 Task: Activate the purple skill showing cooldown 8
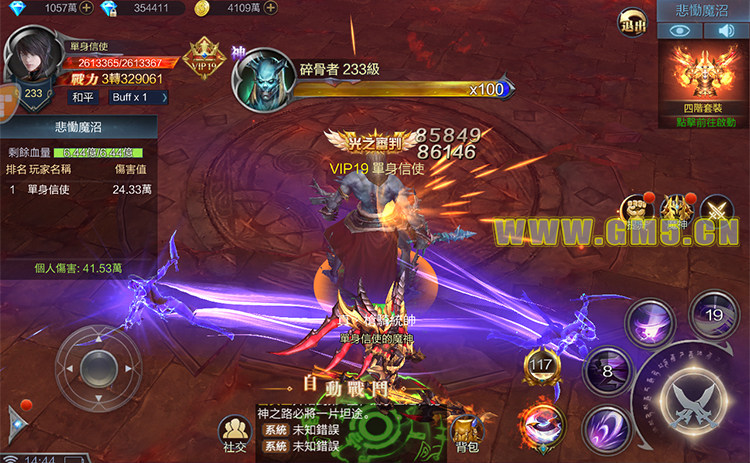(x=607, y=369)
